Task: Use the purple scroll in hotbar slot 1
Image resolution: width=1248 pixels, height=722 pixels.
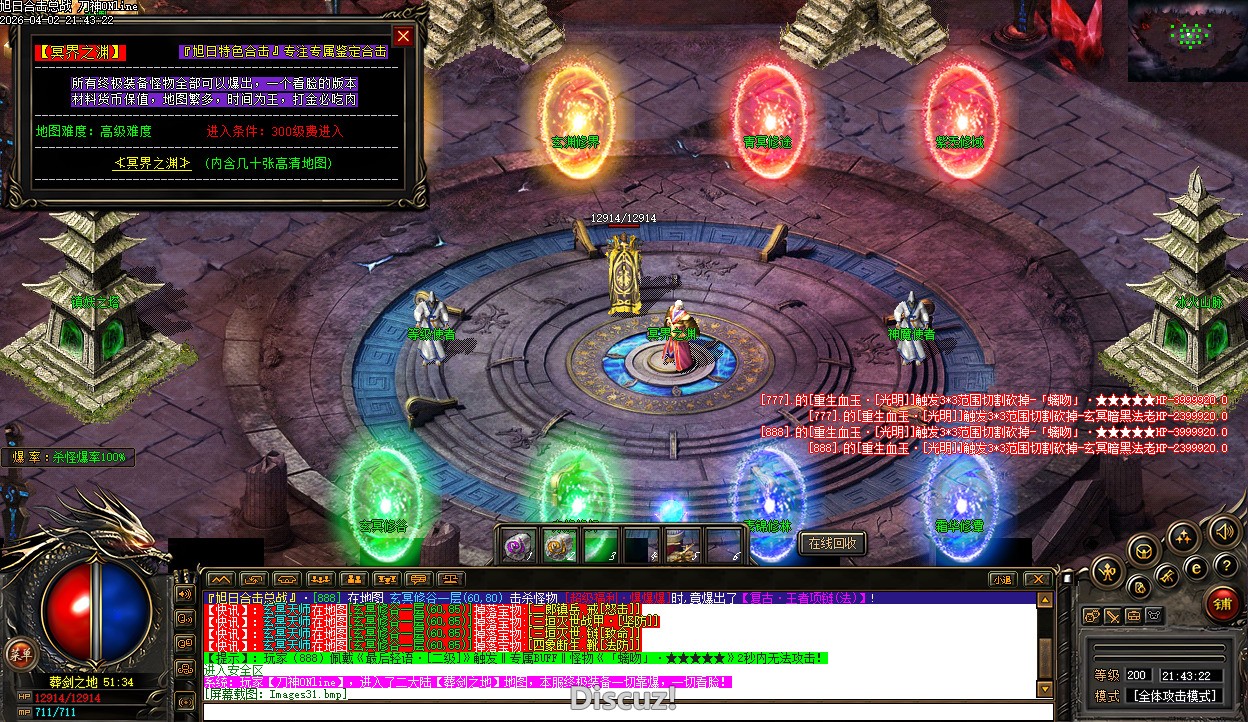Action: coord(517,546)
